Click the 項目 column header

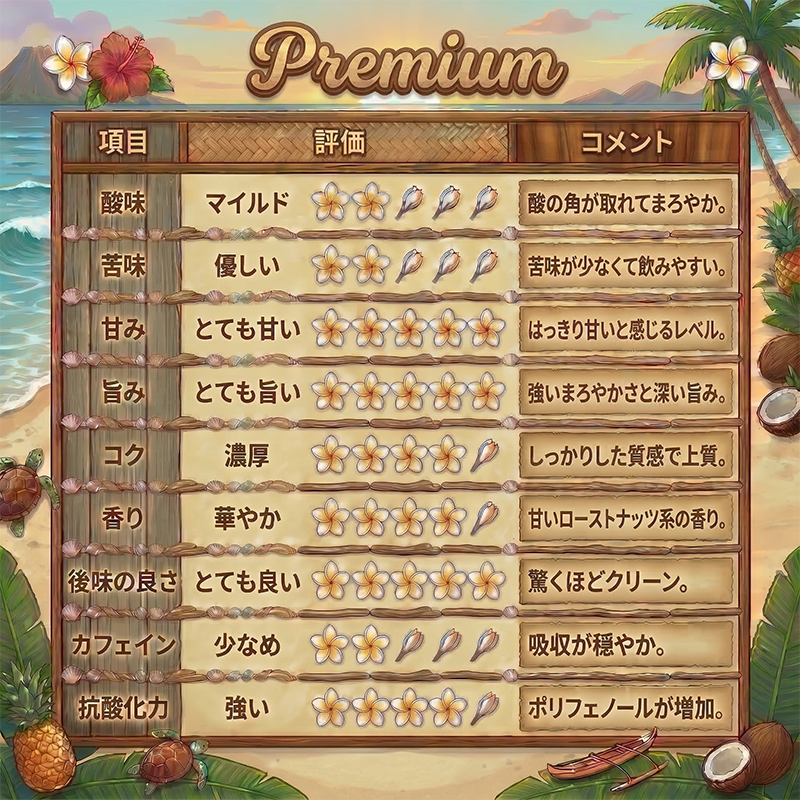(123, 142)
